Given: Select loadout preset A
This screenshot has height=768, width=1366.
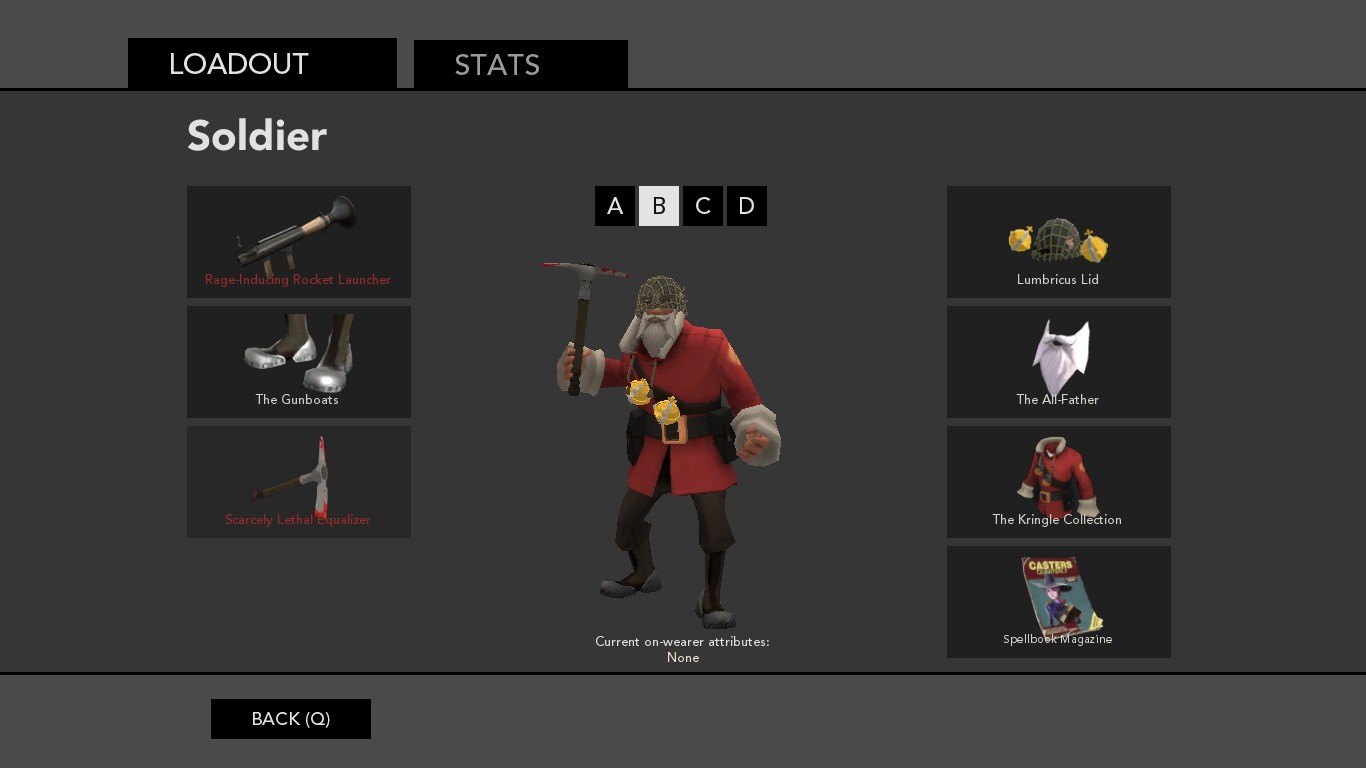Looking at the screenshot, I should [615, 206].
